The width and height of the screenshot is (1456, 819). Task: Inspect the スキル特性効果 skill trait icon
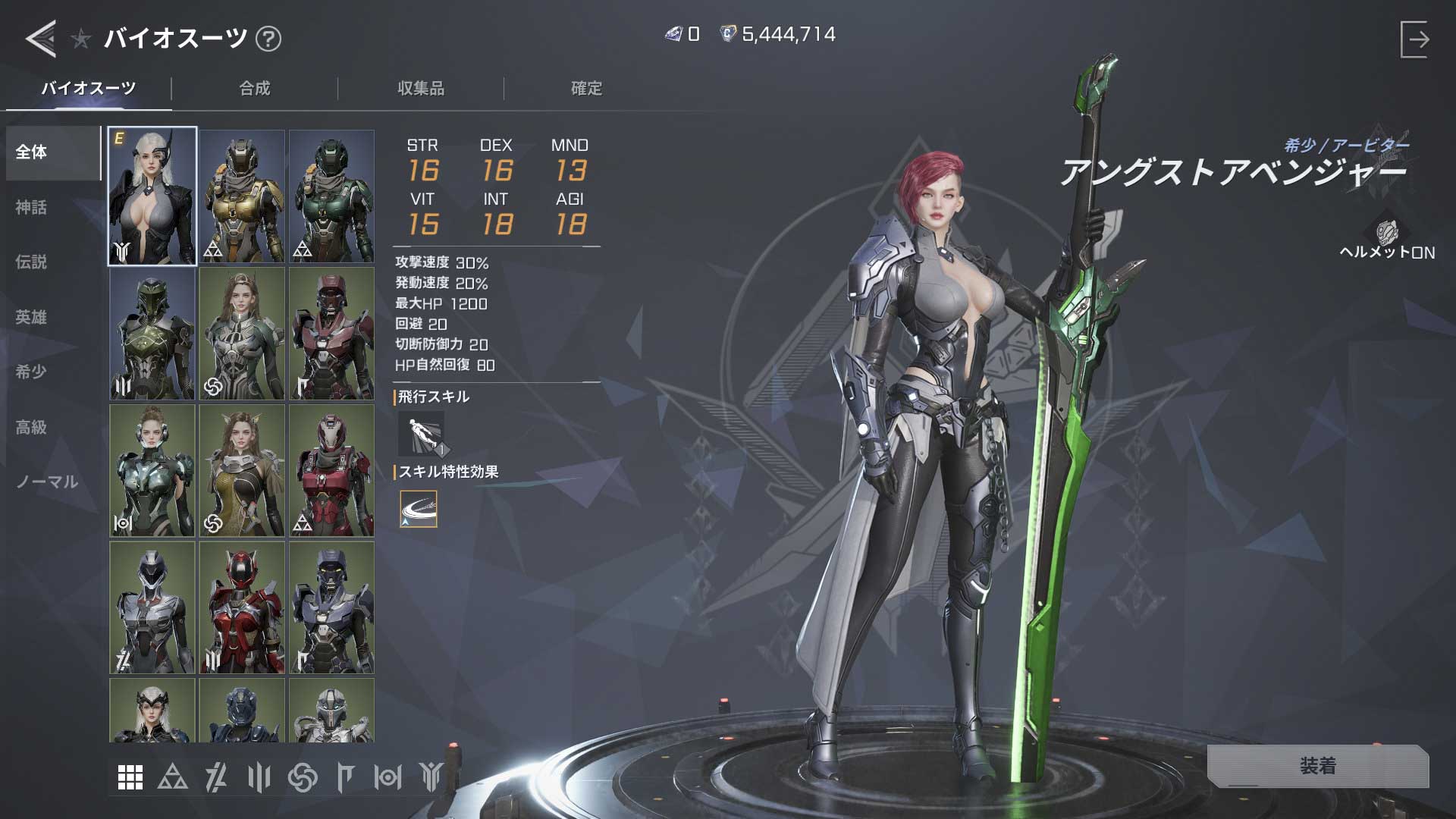click(419, 509)
